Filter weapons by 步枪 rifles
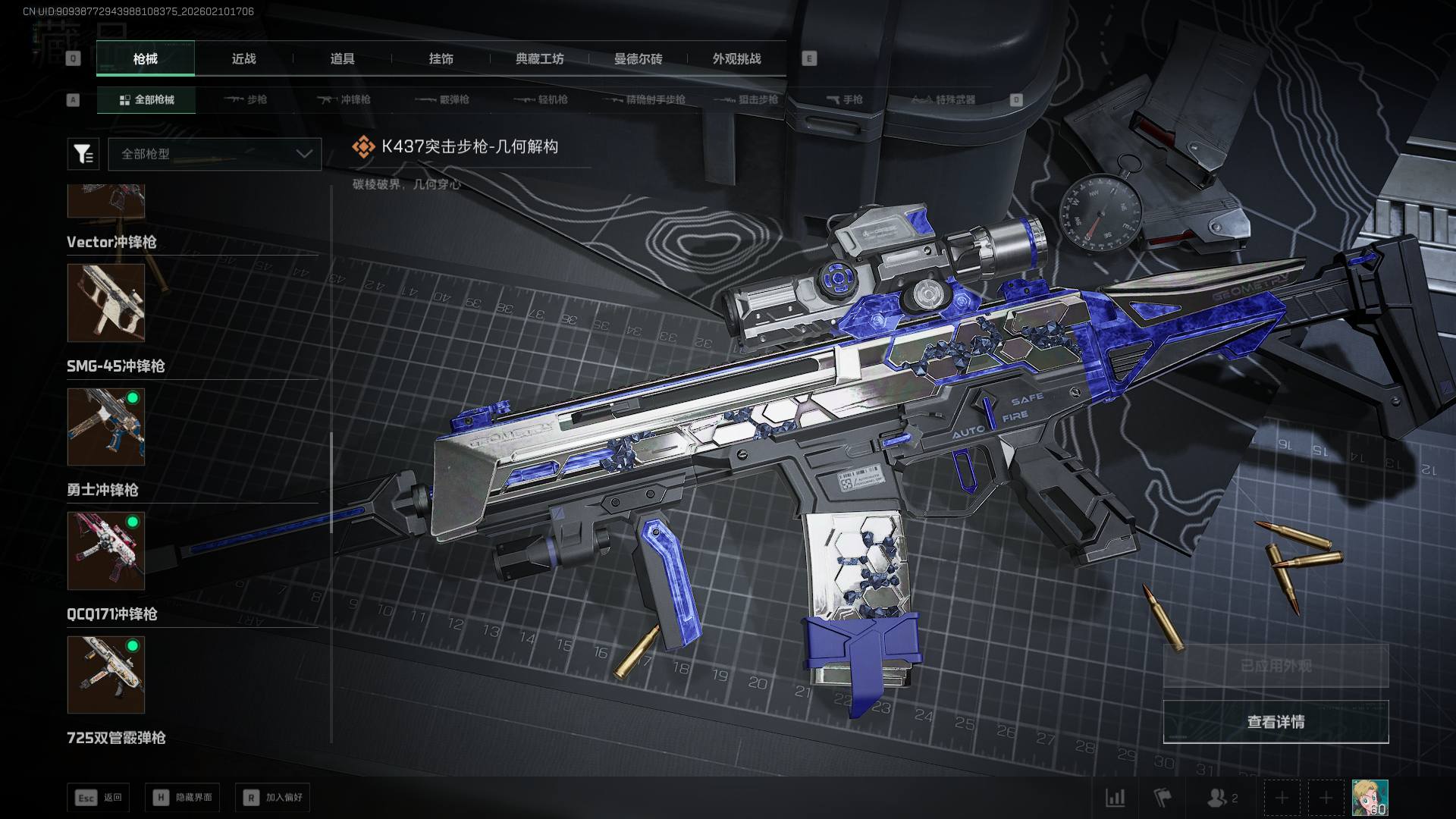The width and height of the screenshot is (1456, 819). (246, 99)
